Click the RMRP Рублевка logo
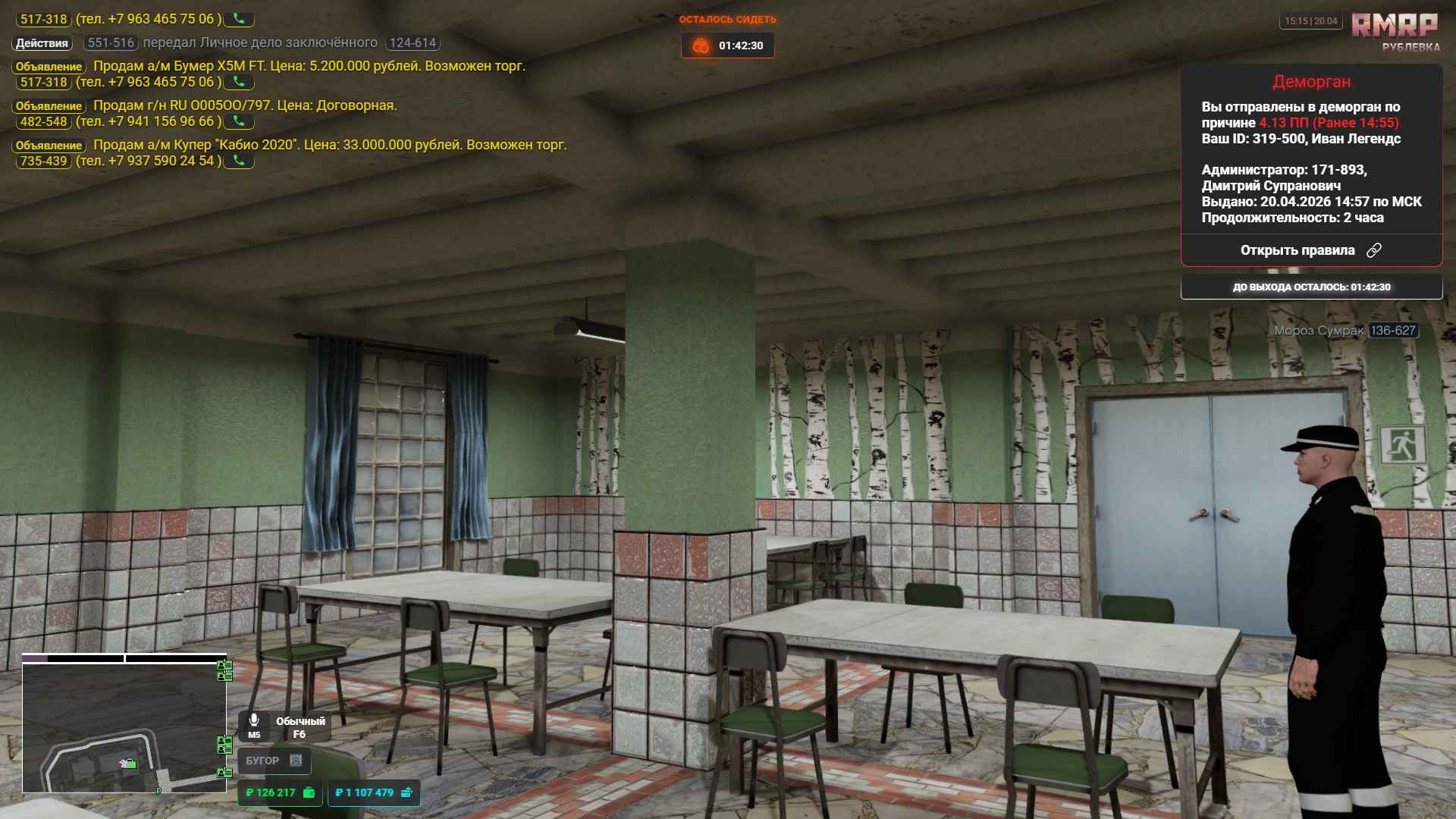Screen dimensions: 1456x819 point(1394,32)
